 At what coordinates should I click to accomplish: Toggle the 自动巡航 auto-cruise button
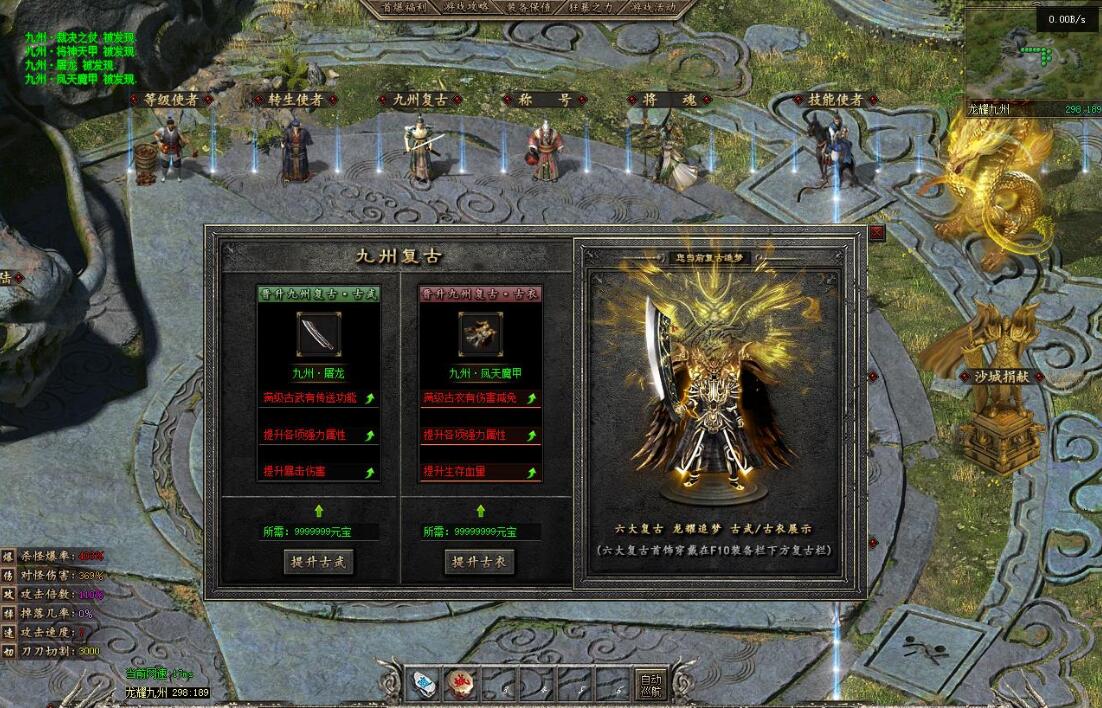651,683
